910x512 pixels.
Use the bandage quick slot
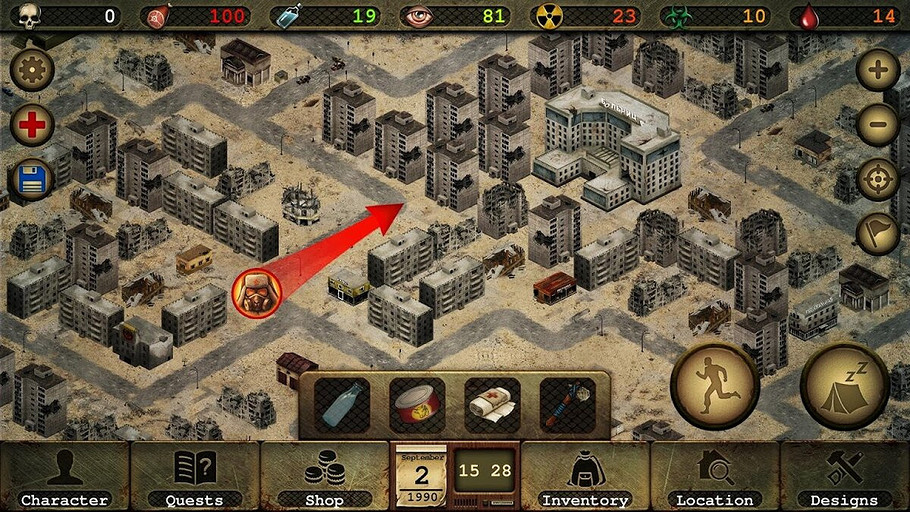492,405
